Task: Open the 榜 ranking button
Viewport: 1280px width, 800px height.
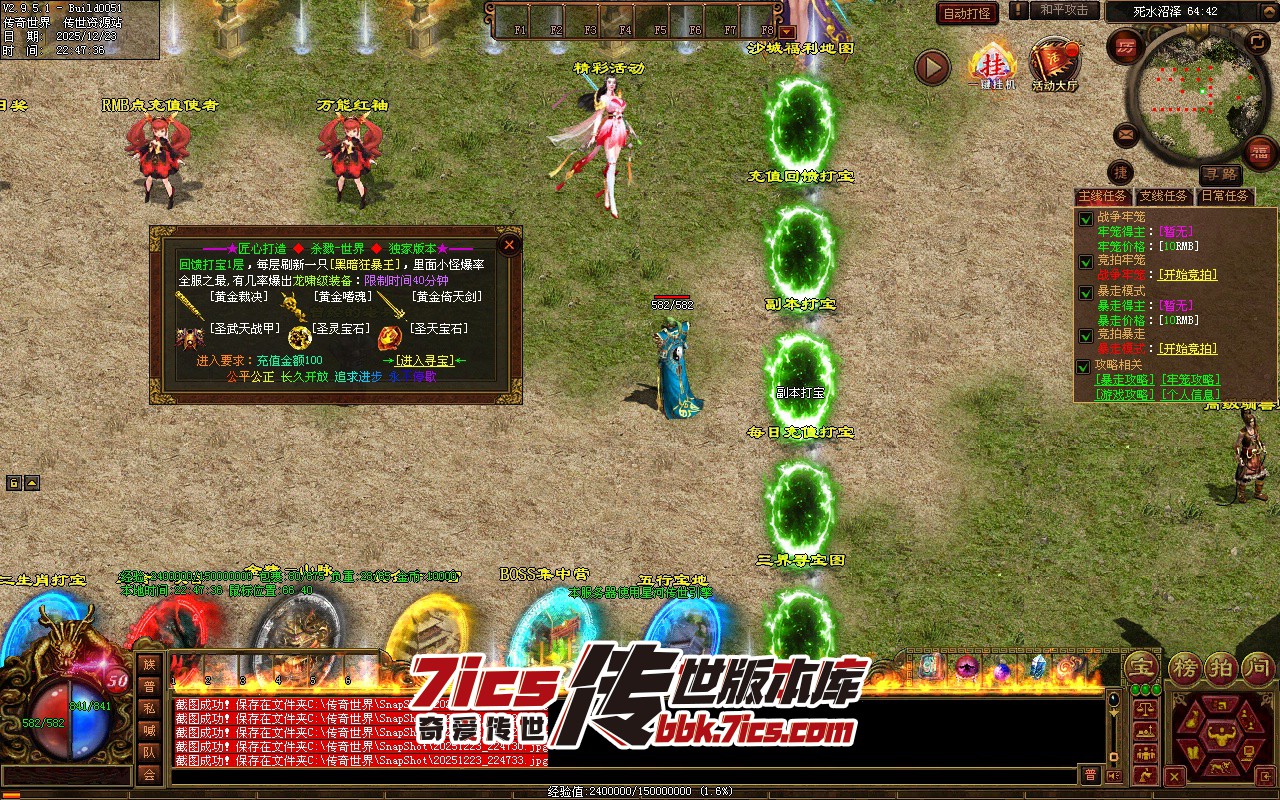Action: point(1185,667)
